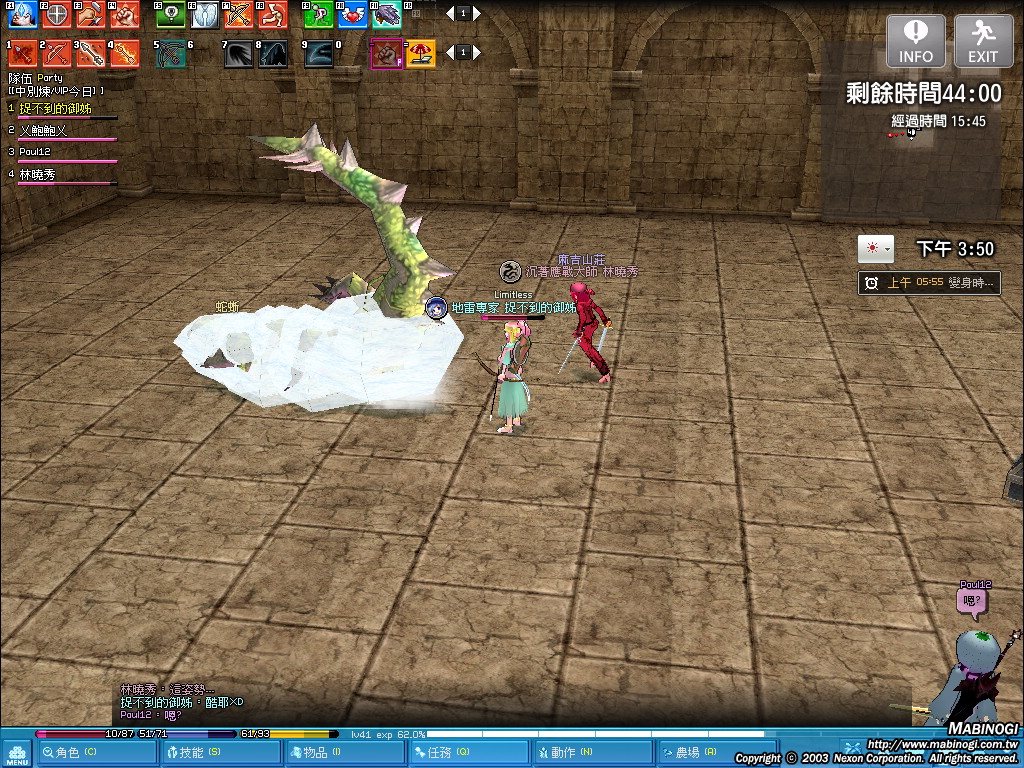
Task: Click the alarm clock transformation timer
Action: tap(871, 283)
